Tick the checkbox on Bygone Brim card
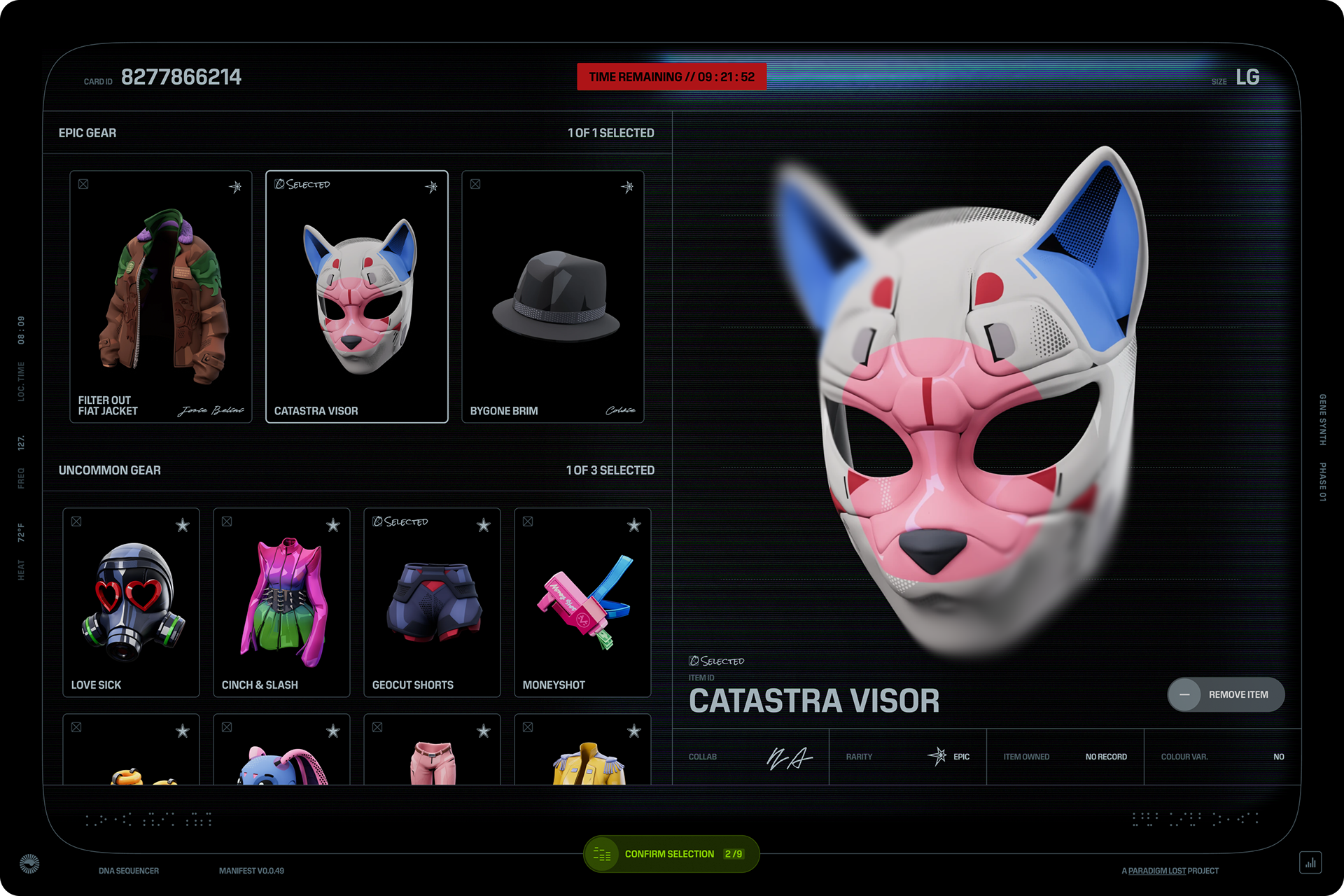1344x896 pixels. click(x=475, y=184)
